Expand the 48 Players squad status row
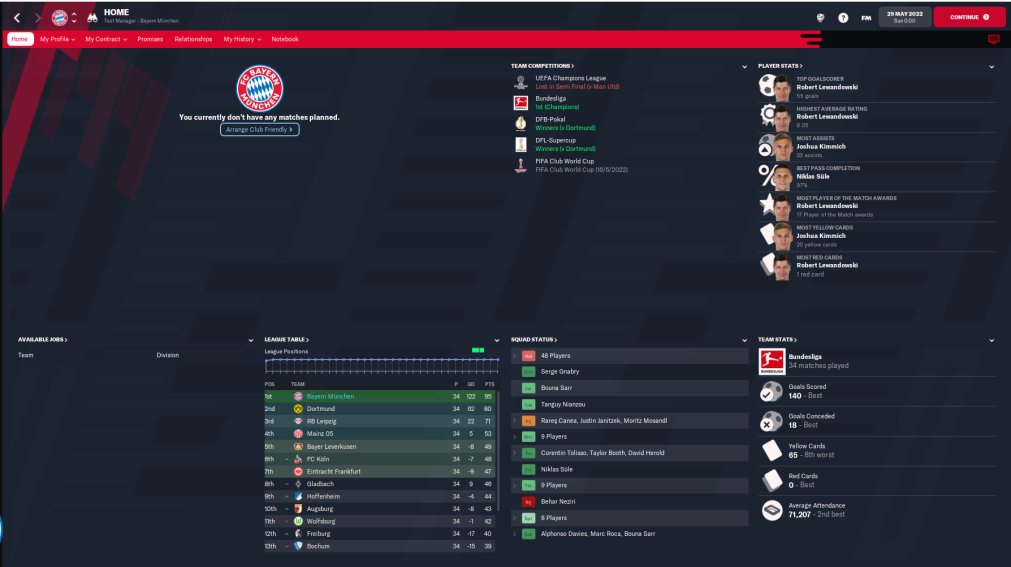The image size is (1011, 567). click(555, 356)
